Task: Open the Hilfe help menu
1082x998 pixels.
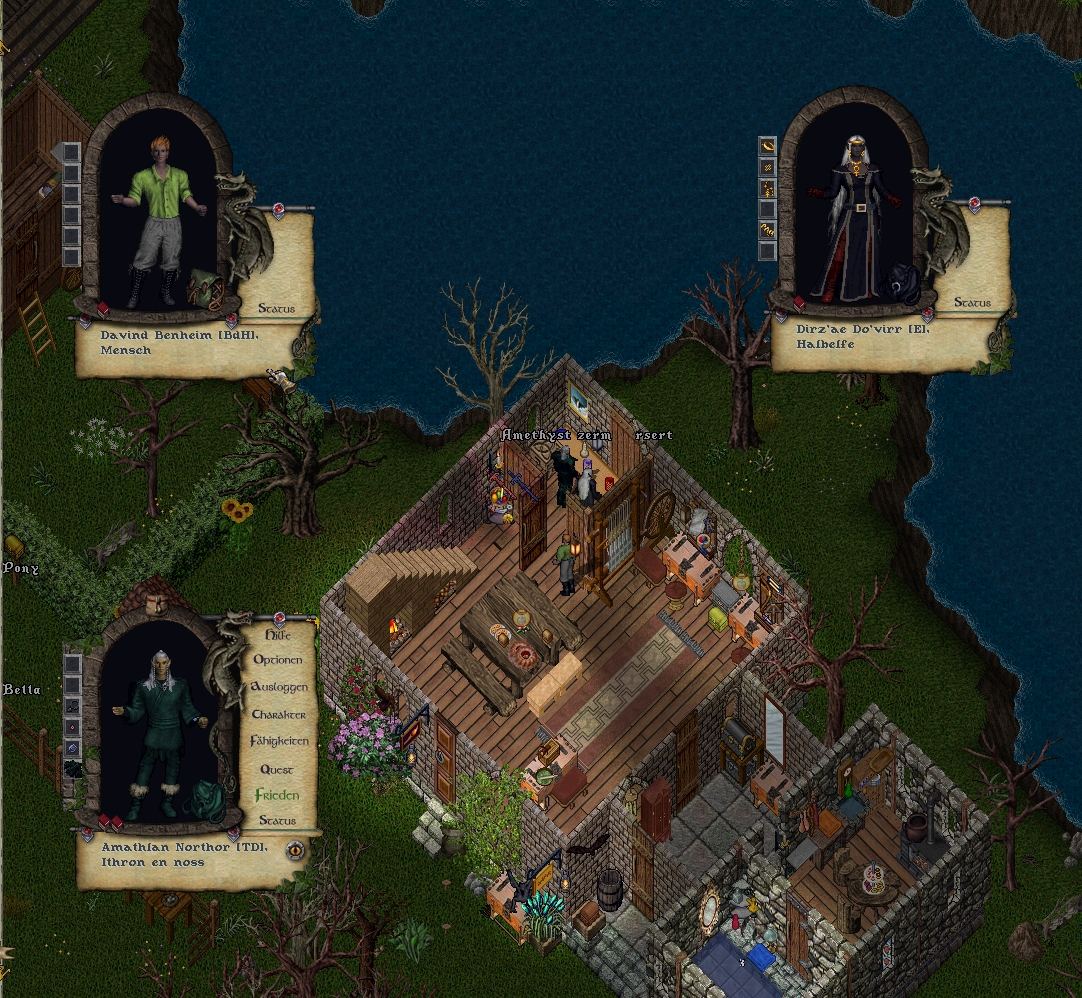Action: click(x=277, y=634)
